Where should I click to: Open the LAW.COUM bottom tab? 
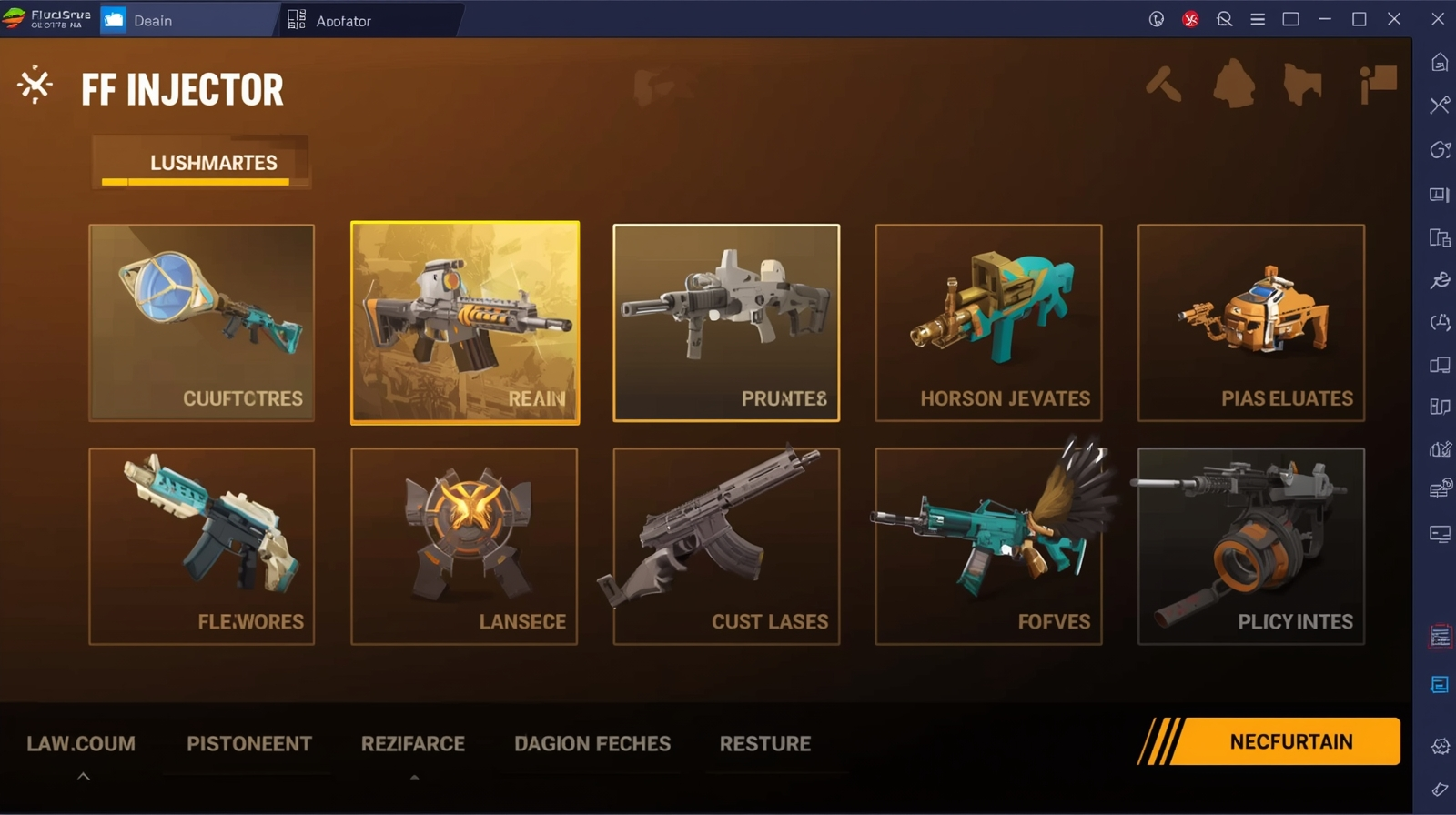pos(81,744)
